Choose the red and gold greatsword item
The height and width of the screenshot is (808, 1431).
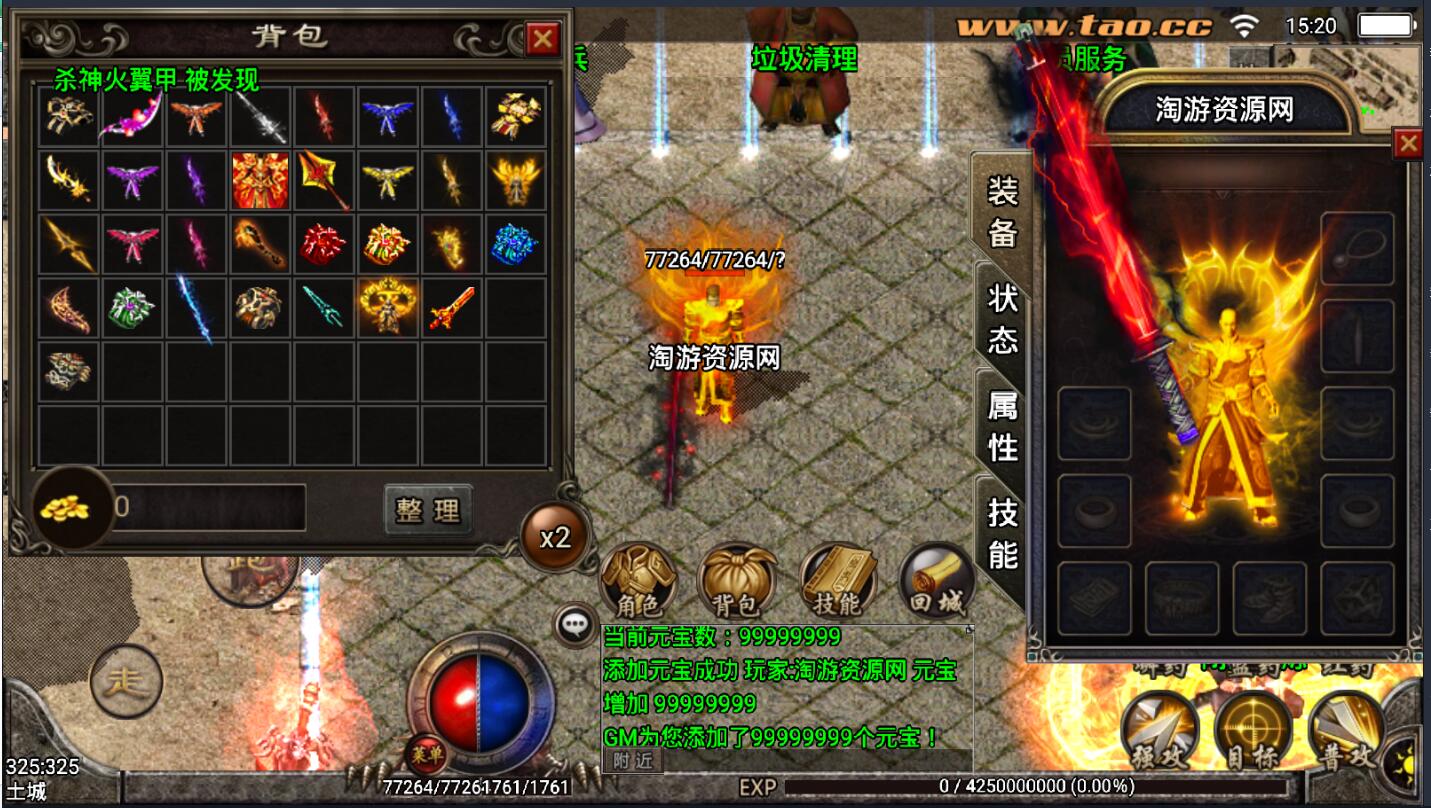tap(452, 308)
